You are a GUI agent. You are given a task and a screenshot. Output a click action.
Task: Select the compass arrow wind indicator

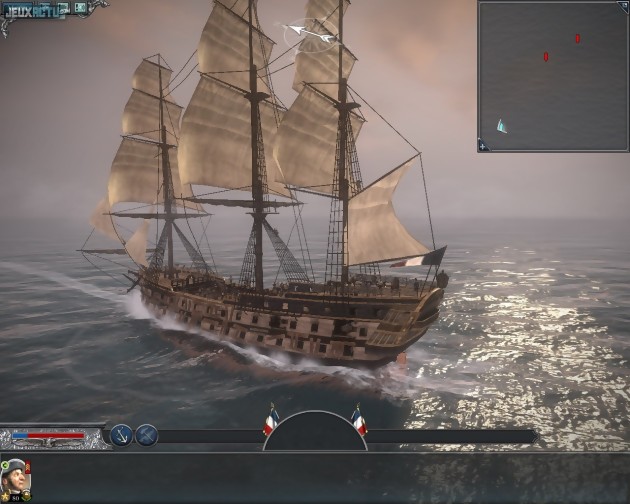pos(311,37)
